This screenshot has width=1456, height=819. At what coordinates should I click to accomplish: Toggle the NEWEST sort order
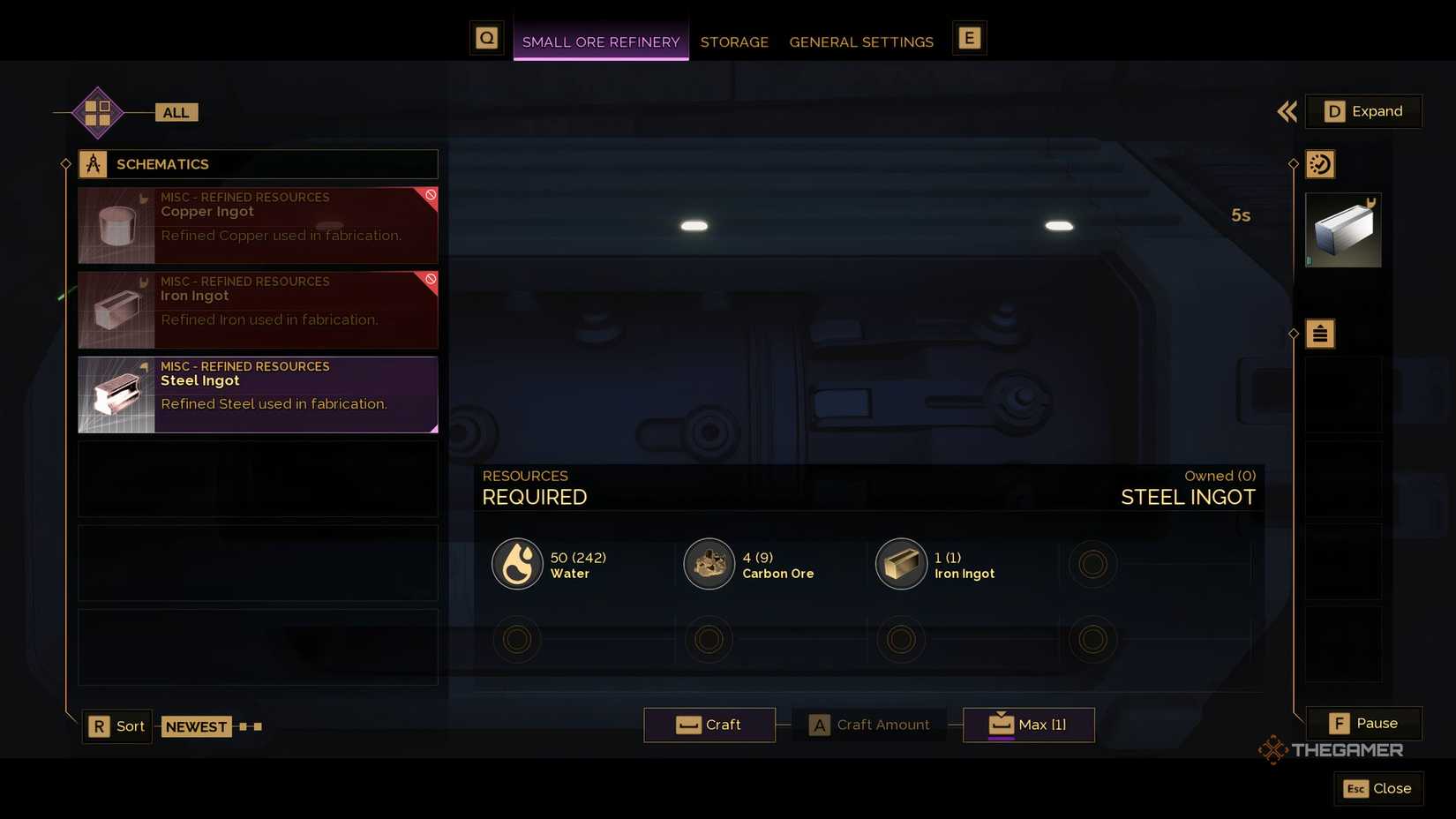click(196, 726)
